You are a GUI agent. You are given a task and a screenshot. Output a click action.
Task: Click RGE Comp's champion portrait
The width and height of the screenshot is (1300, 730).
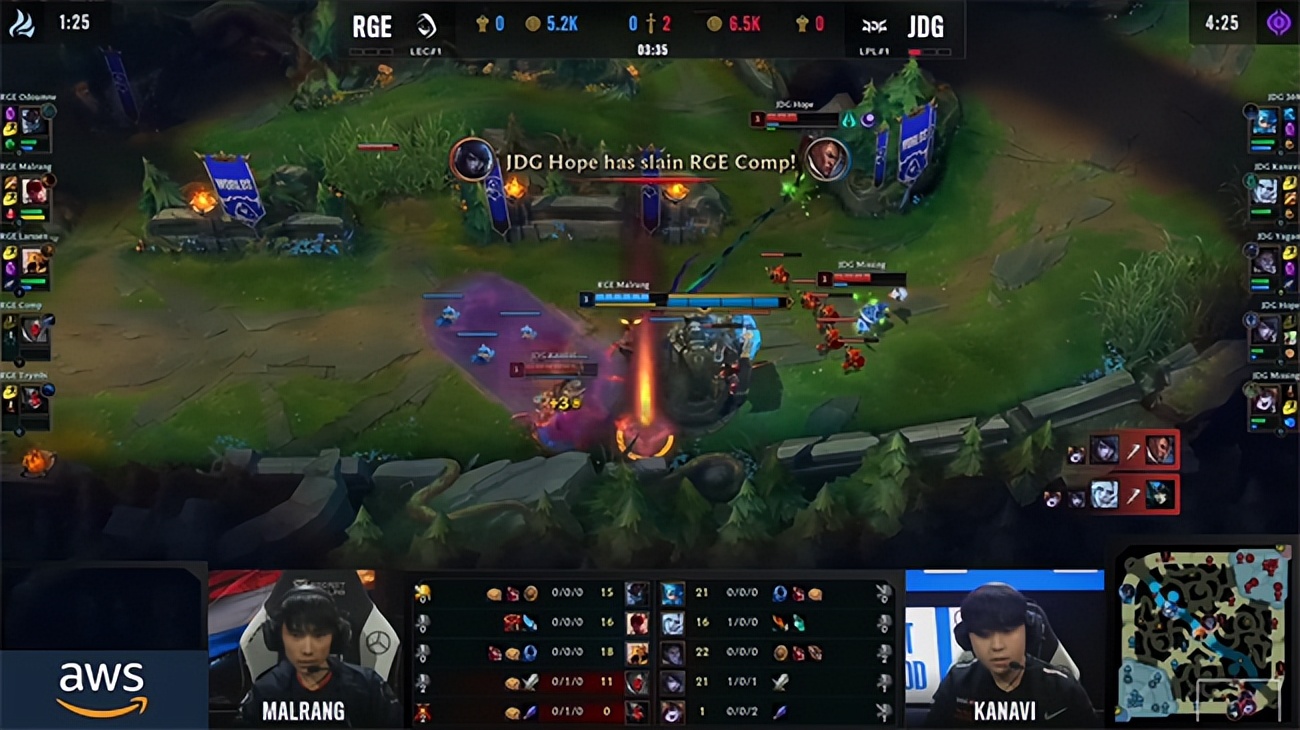[x=34, y=329]
